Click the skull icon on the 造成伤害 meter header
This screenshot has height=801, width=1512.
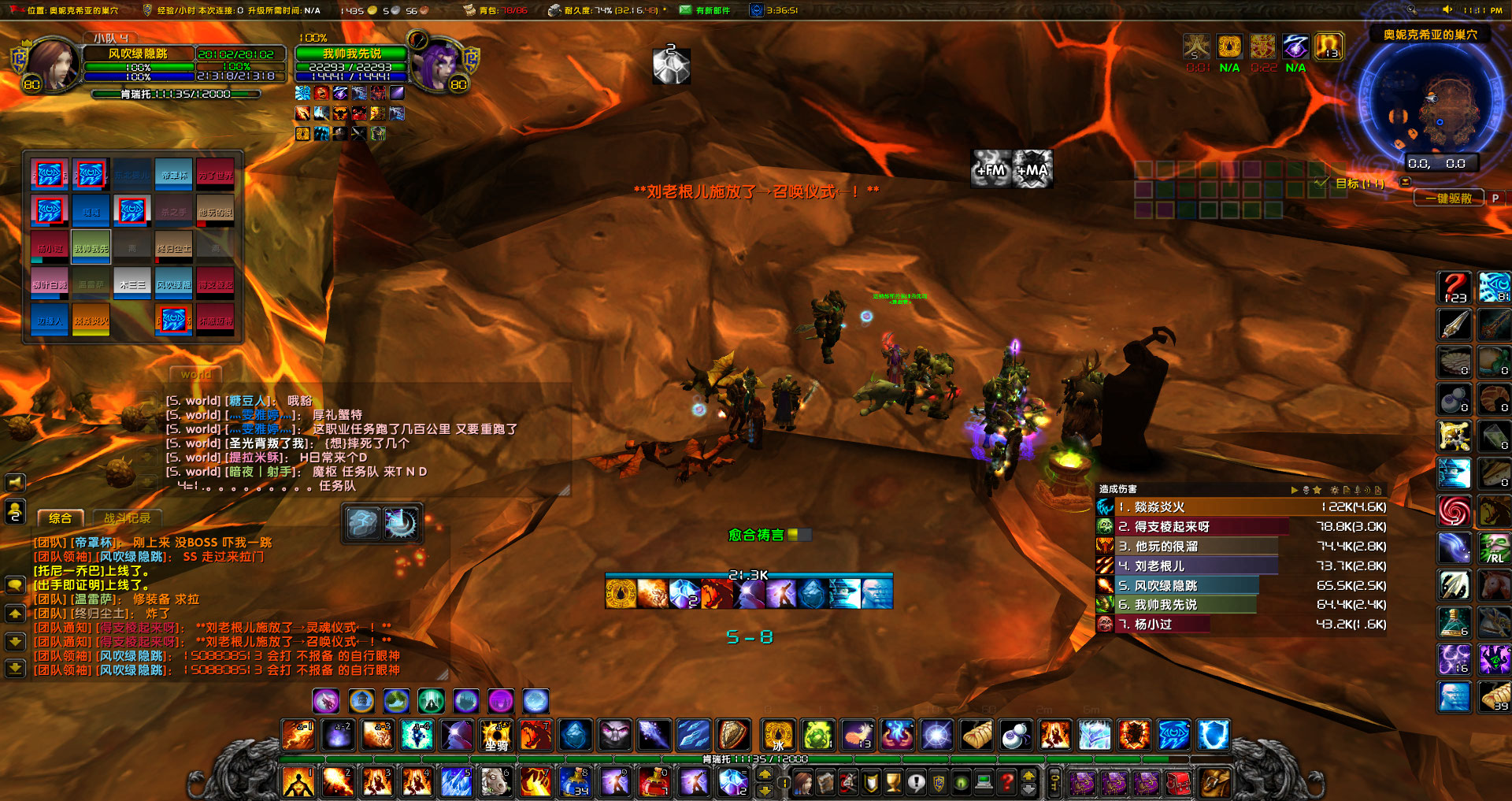pyautogui.click(x=1306, y=489)
